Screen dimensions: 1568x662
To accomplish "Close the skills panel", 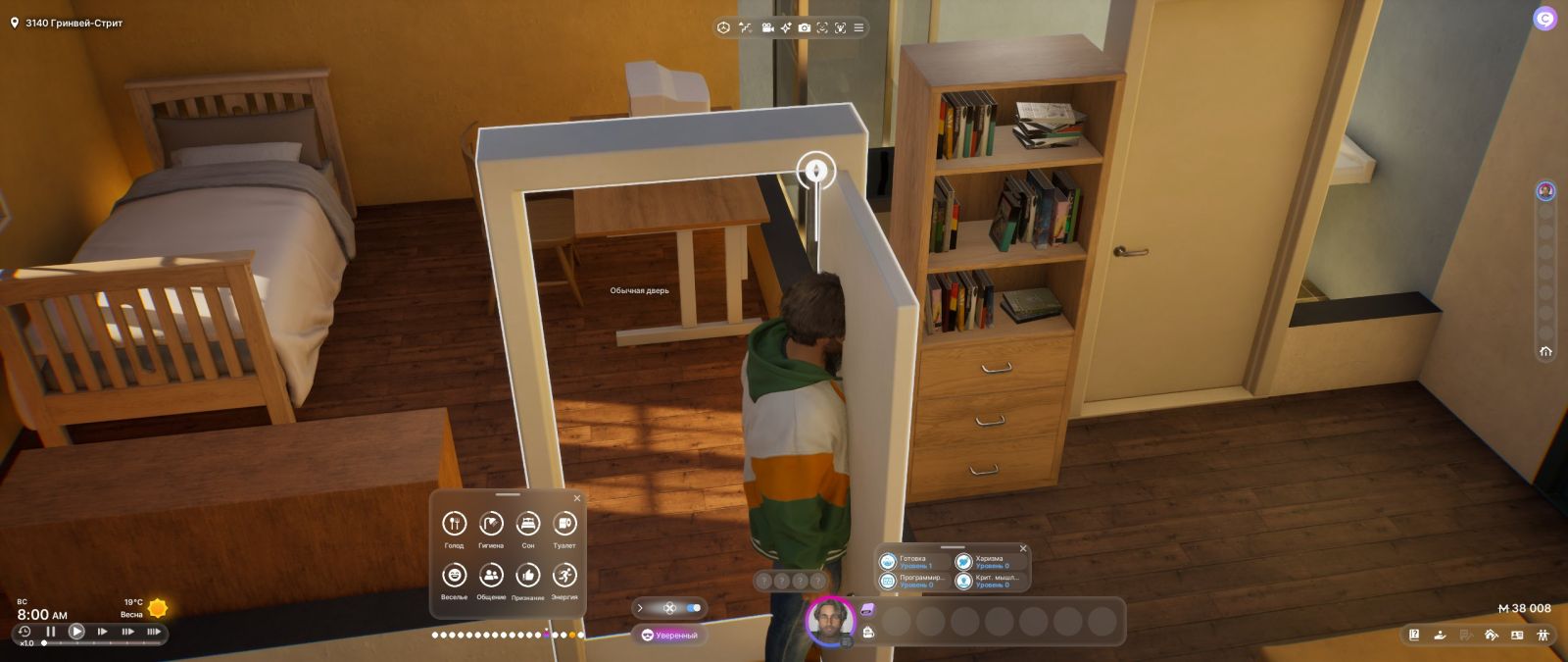I will pos(1023,548).
